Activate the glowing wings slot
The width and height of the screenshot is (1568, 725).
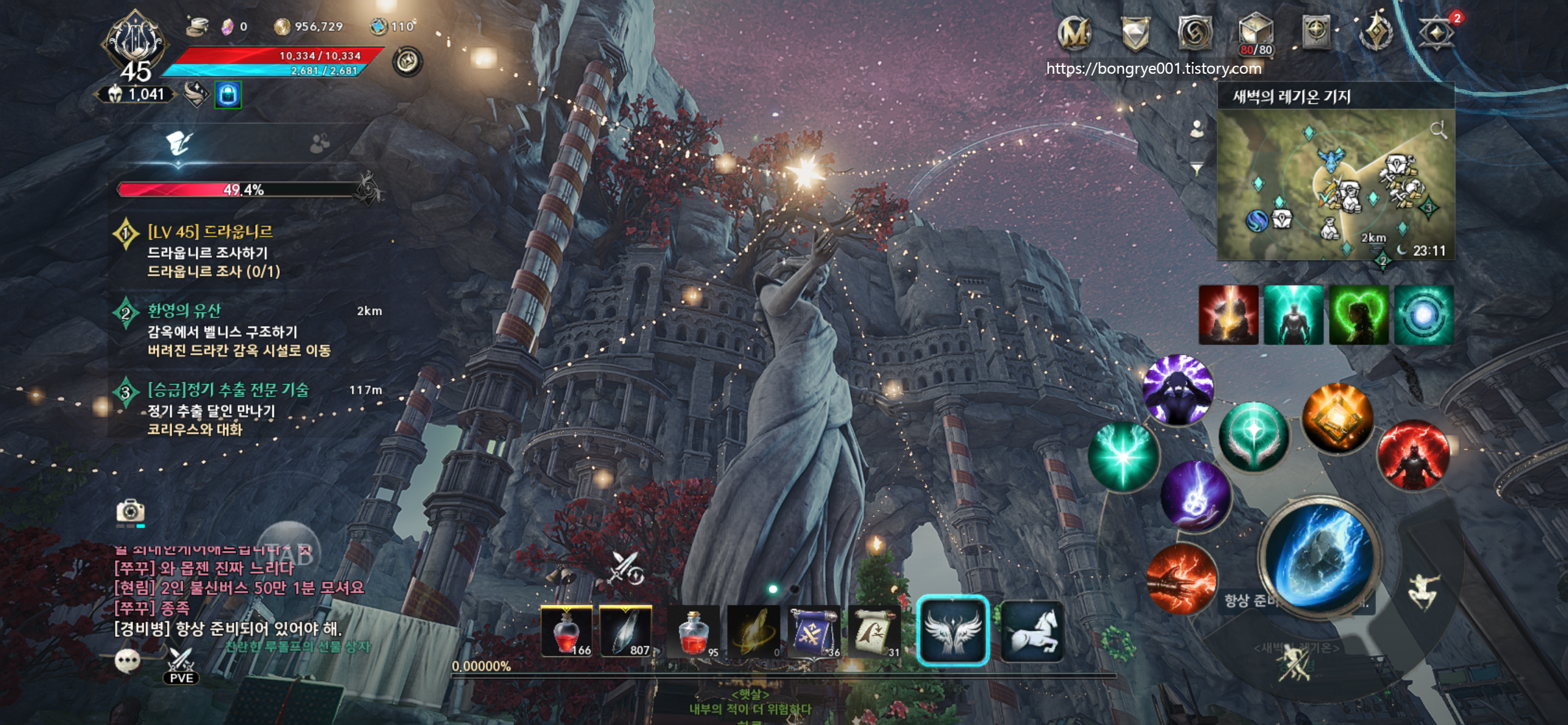(952, 631)
